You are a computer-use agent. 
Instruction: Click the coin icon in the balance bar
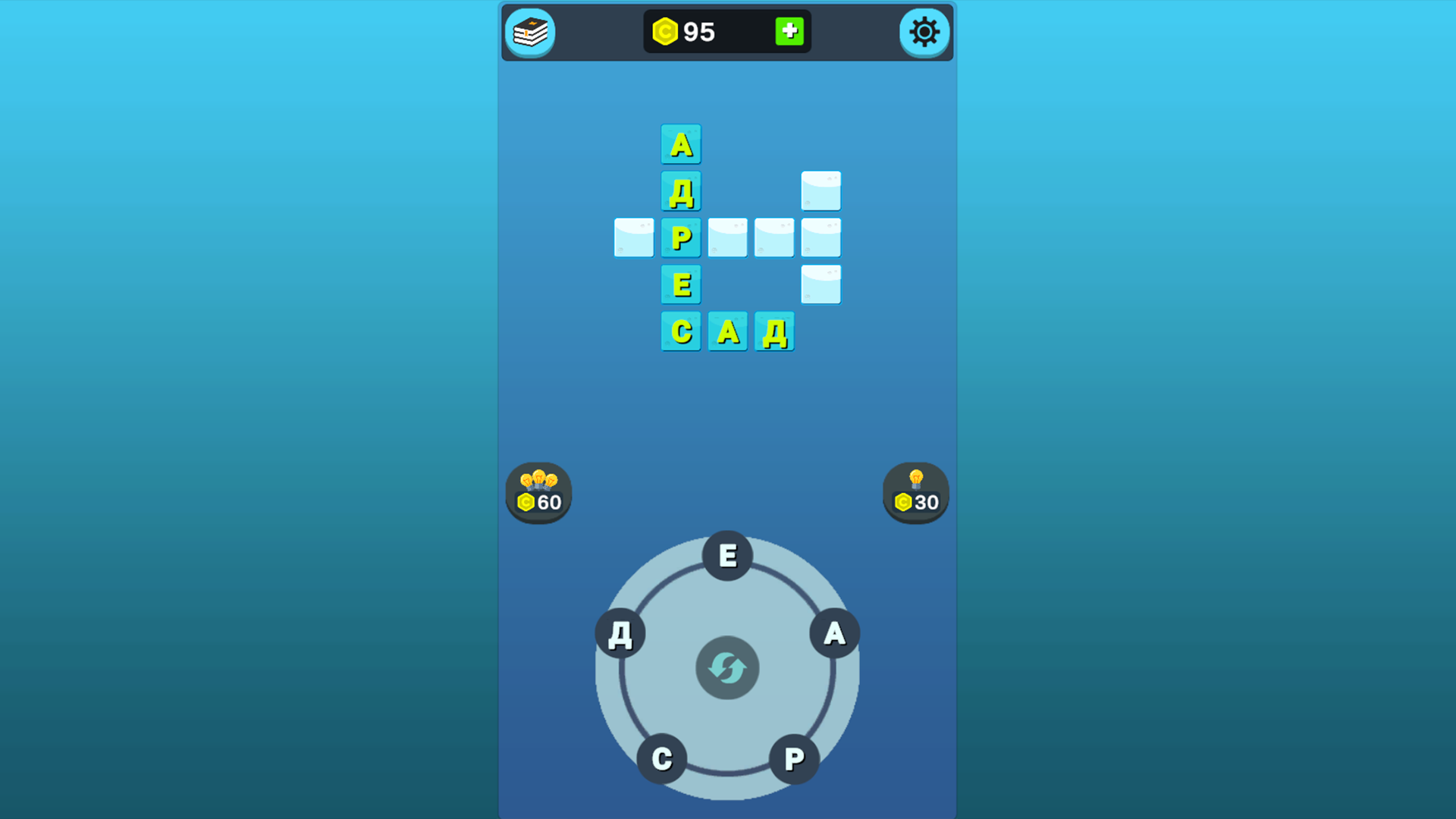click(x=666, y=31)
